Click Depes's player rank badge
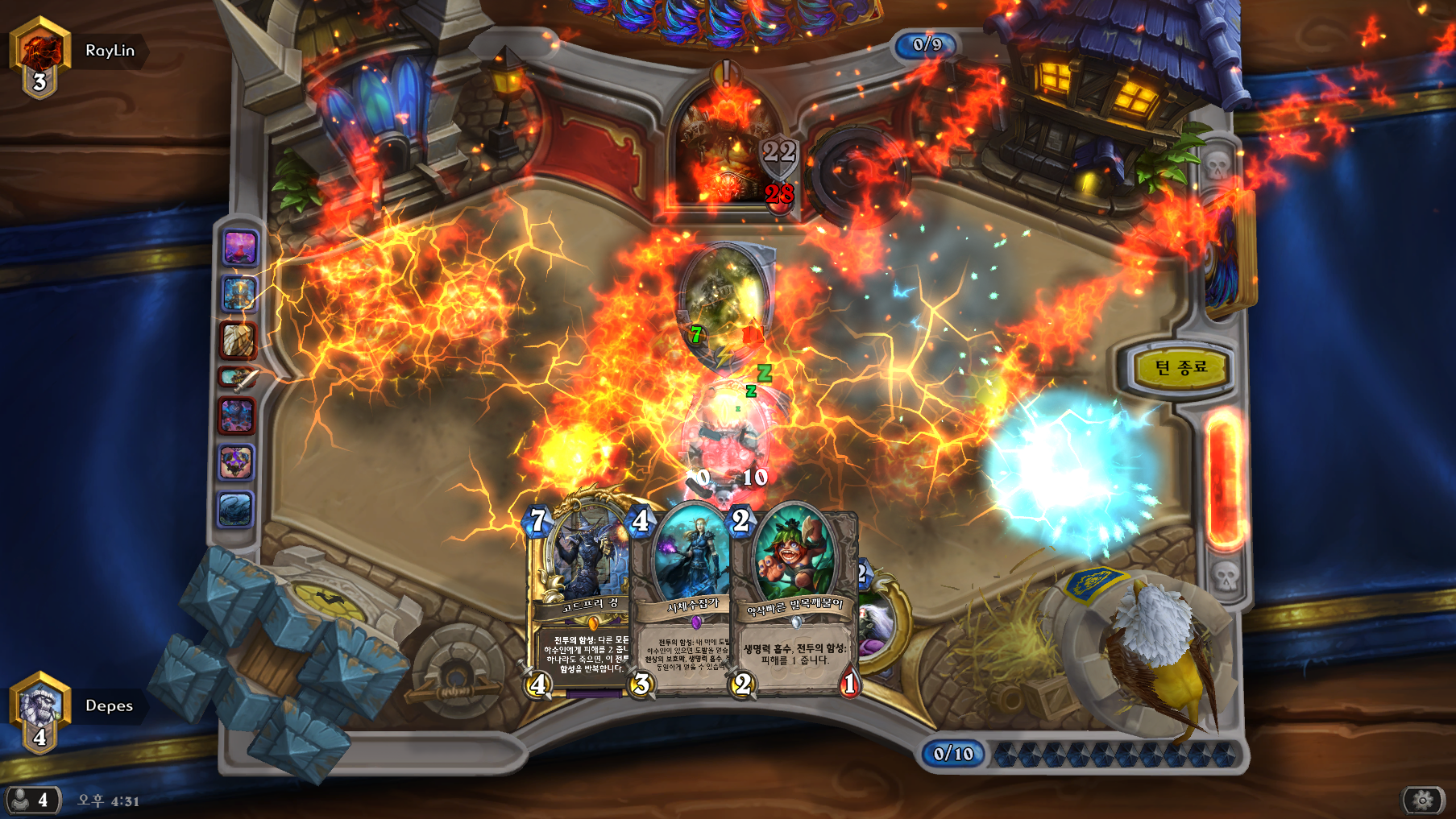 click(x=39, y=714)
